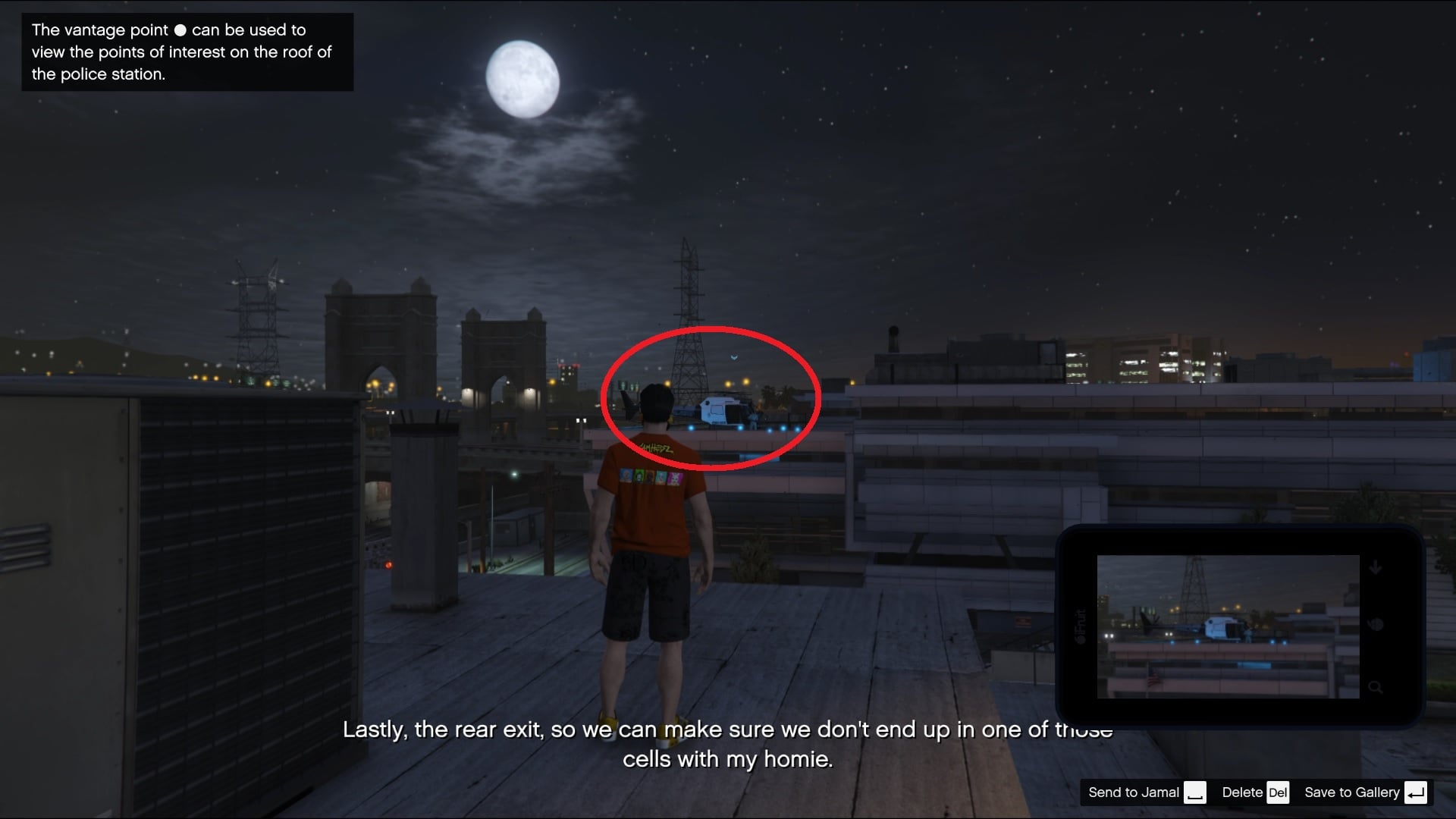Click the vantage point tutorial box
The image size is (1456, 819).
pos(187,52)
